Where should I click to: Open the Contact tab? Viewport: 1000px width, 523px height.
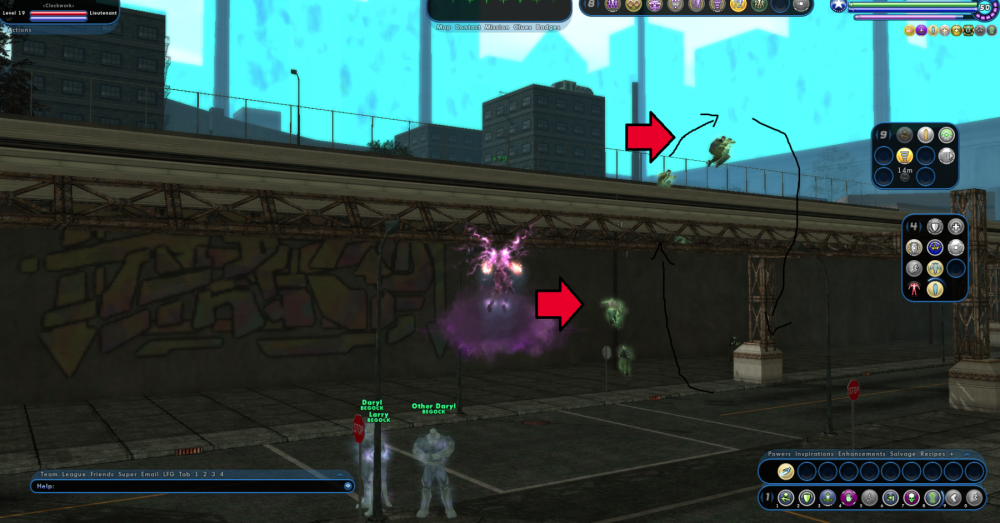[466, 27]
